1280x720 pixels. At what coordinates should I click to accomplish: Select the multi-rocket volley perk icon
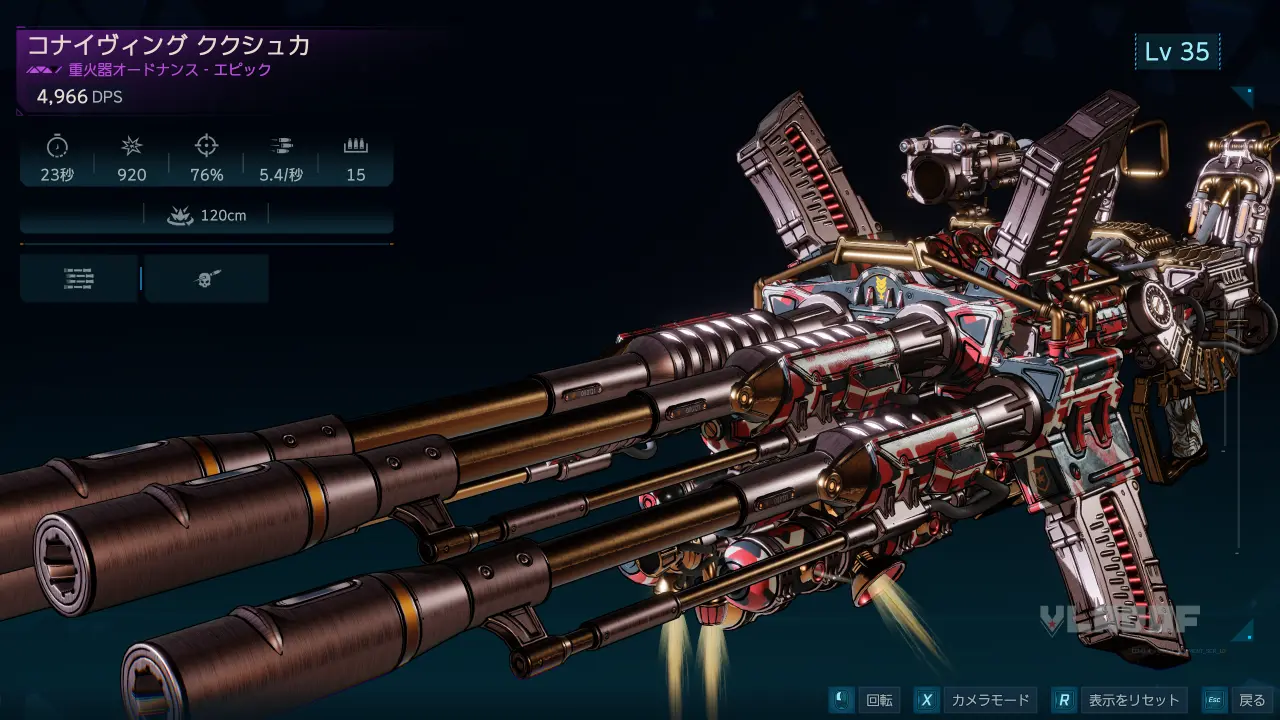(x=79, y=279)
